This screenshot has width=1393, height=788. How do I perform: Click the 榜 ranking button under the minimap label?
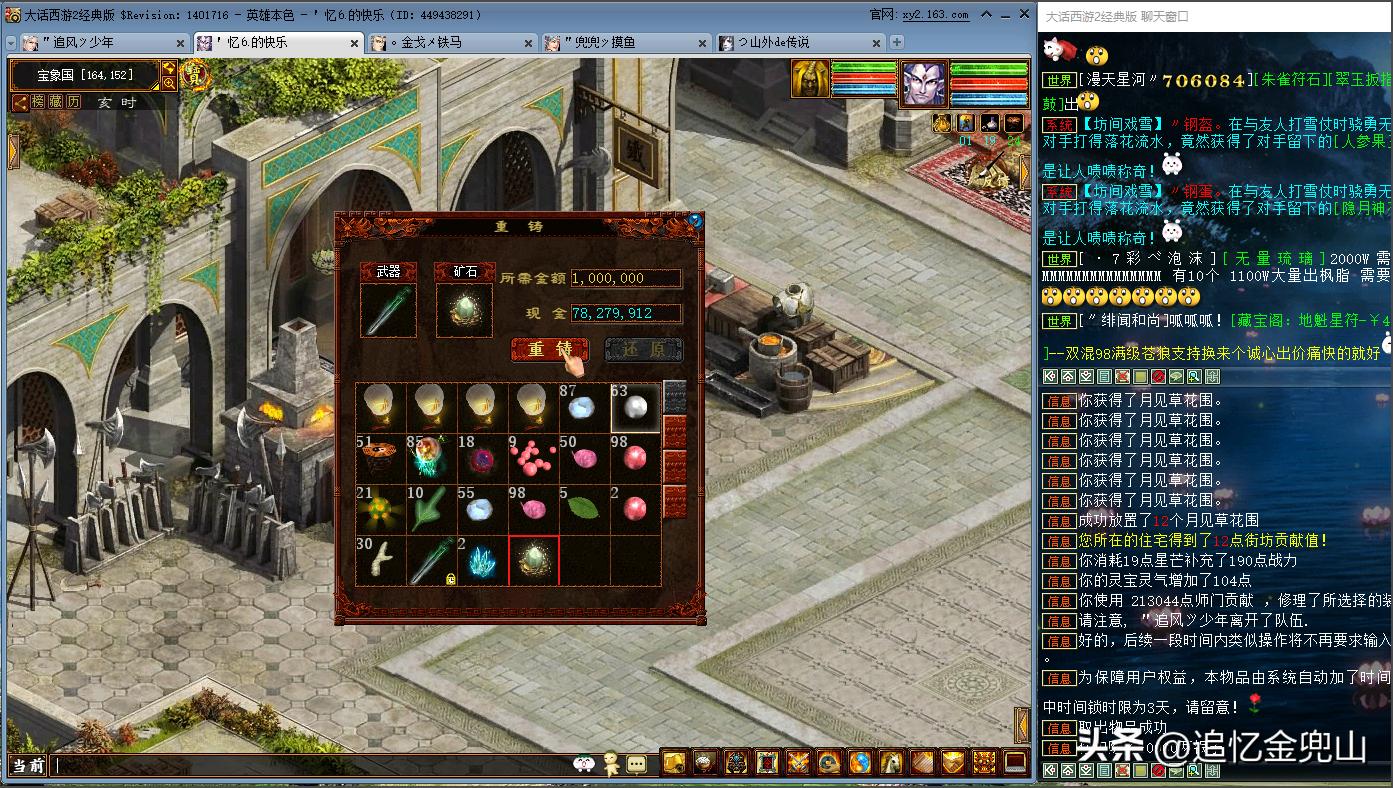click(38, 102)
